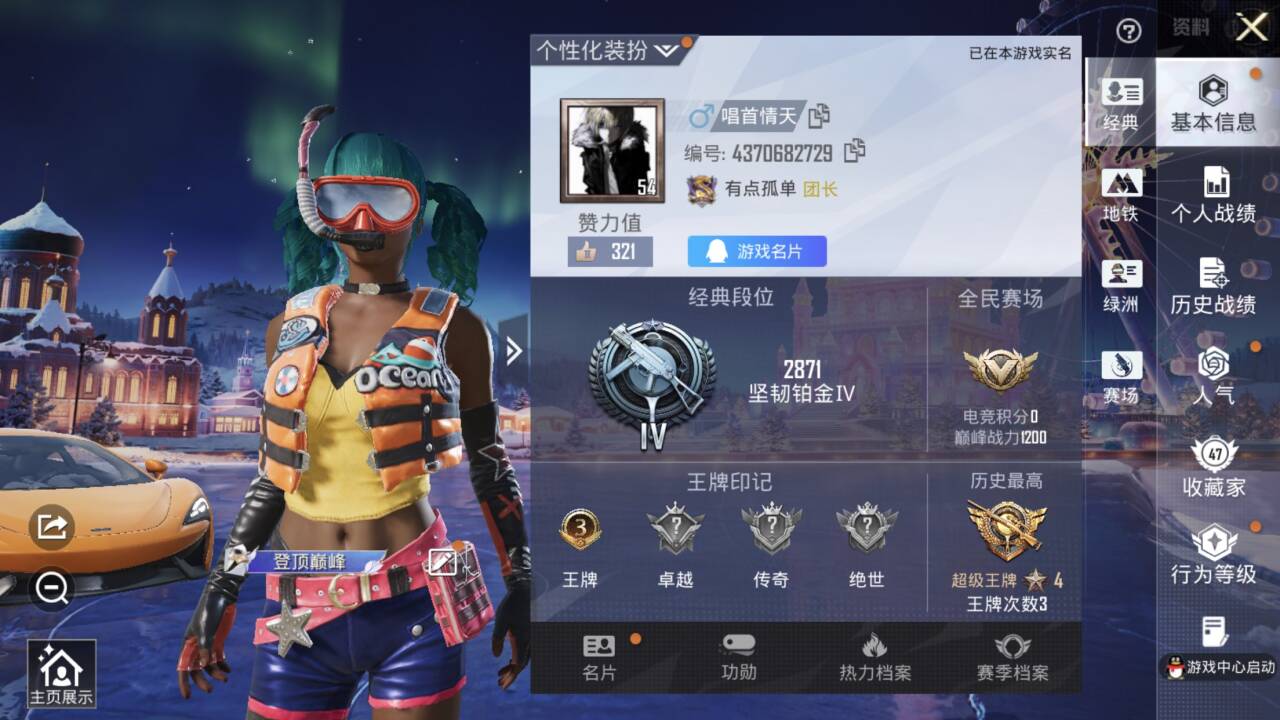Click the chevron arrow beside the character
This screenshot has height=720, width=1280.
[x=513, y=349]
